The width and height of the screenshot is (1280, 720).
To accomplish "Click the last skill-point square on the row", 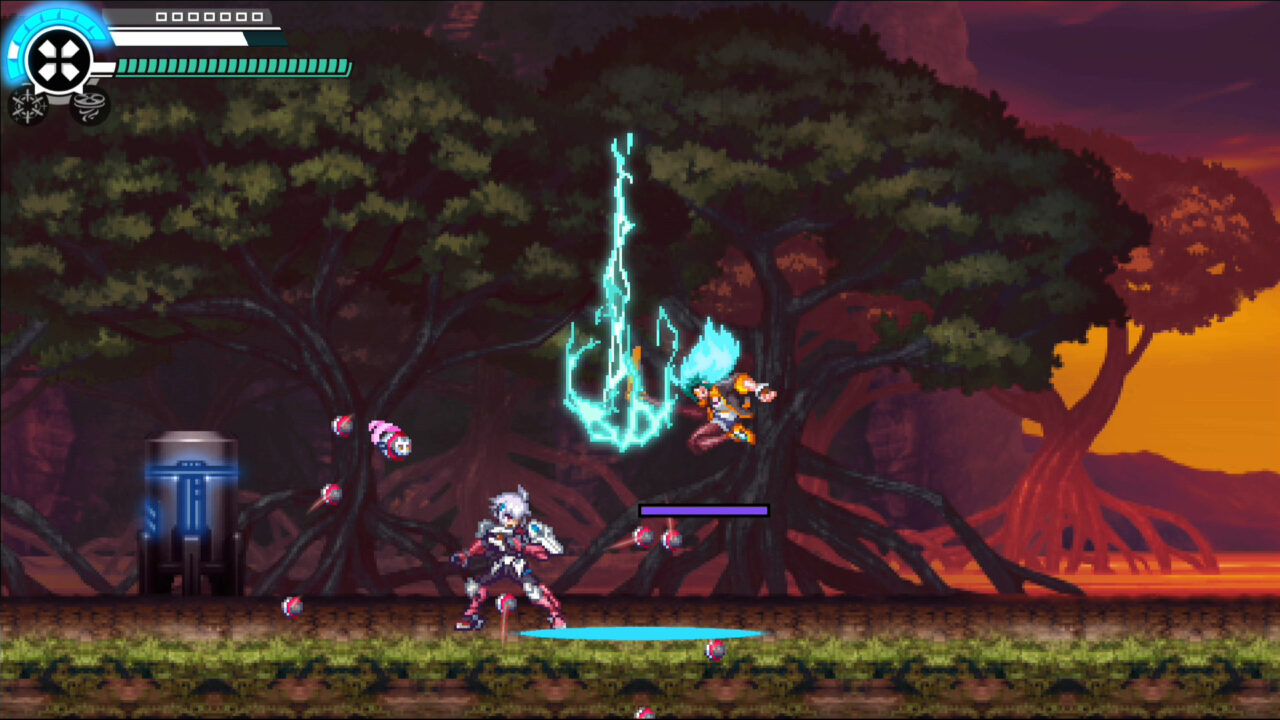I will [256, 16].
